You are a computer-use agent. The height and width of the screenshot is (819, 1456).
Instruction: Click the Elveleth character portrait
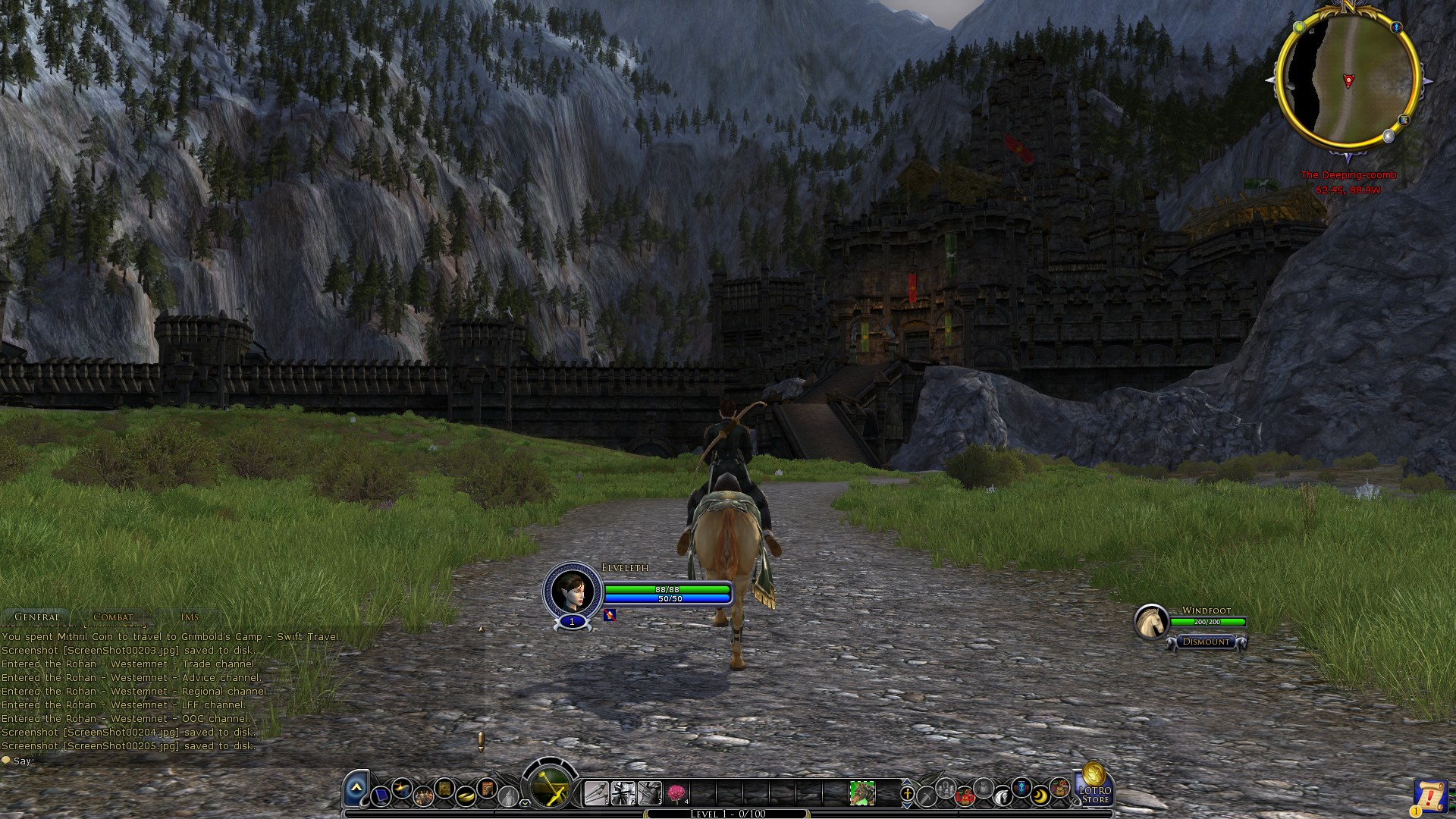click(x=572, y=589)
